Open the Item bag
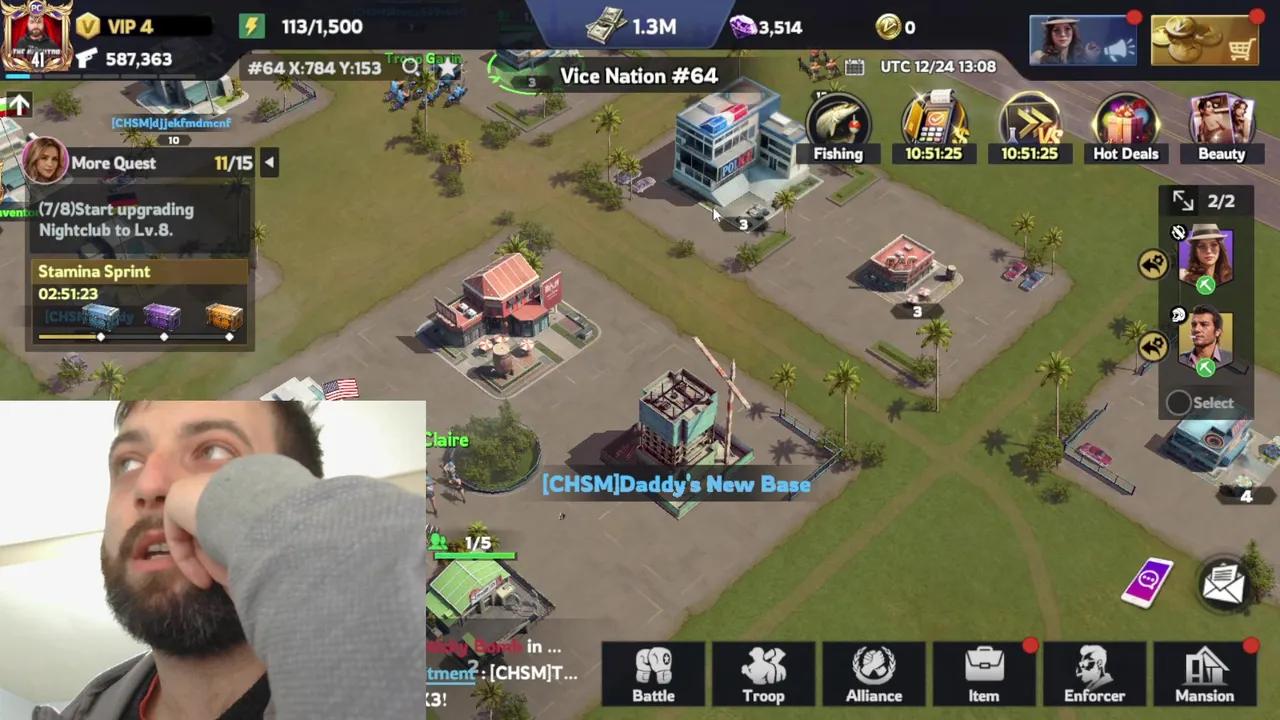The height and width of the screenshot is (720, 1280). click(x=984, y=675)
